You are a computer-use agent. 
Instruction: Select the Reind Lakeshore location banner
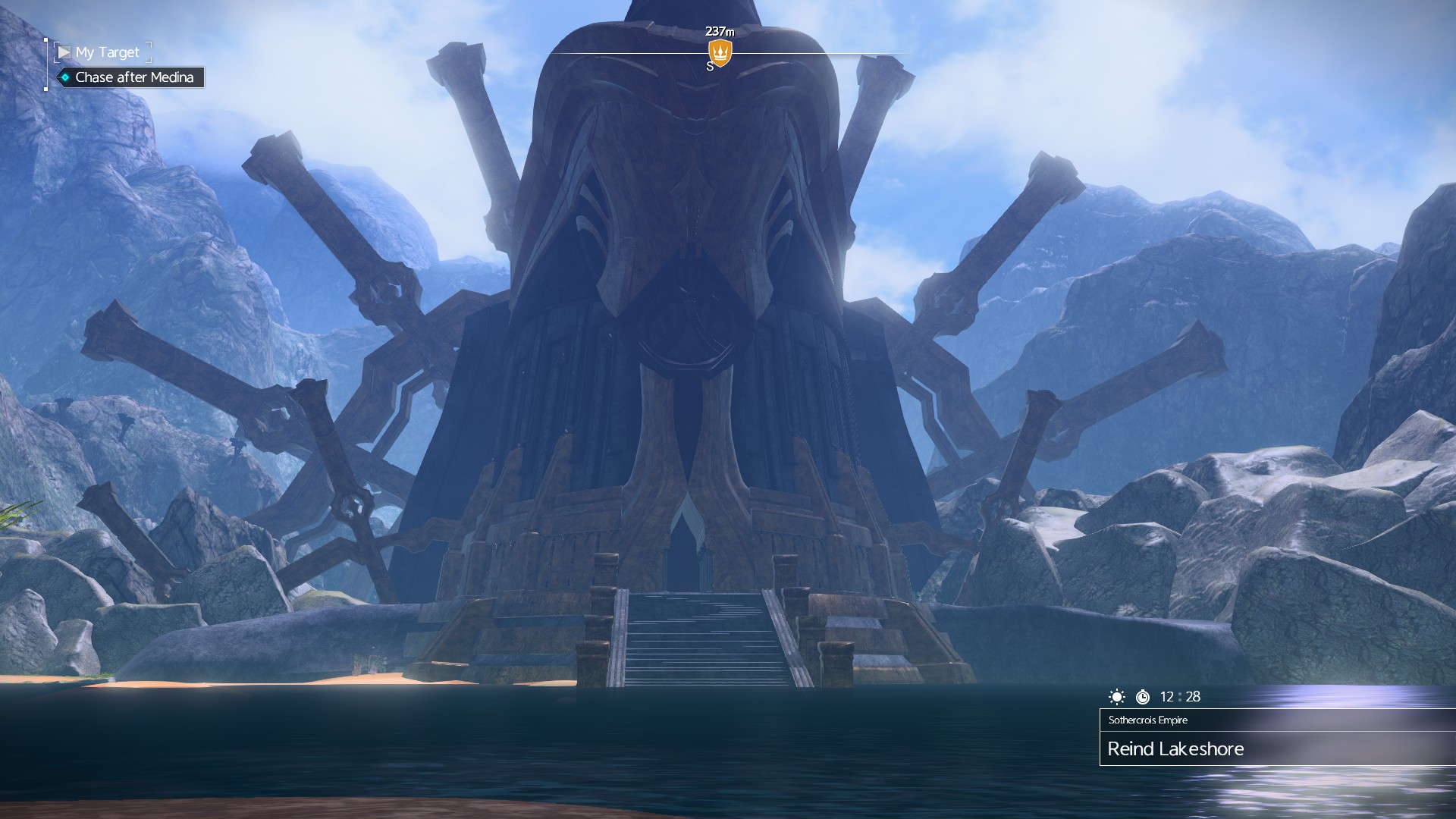1175,748
